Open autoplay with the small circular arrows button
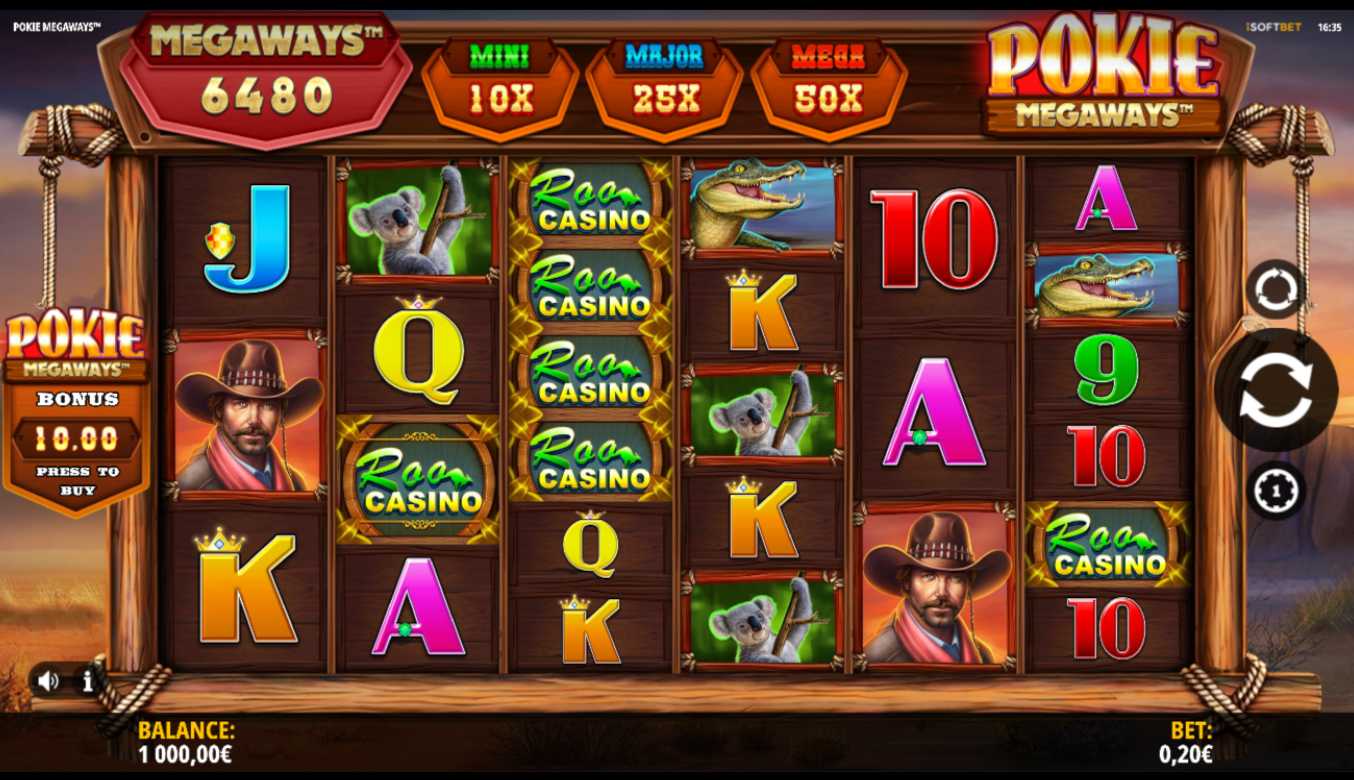Viewport: 1354px width, 780px height. coord(1276,290)
